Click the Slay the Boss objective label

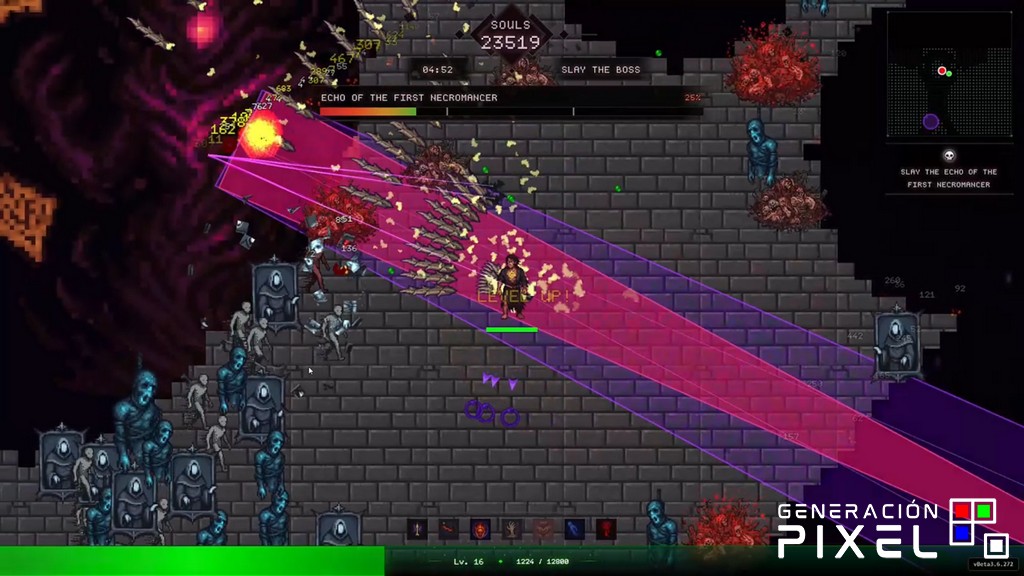tap(600, 70)
